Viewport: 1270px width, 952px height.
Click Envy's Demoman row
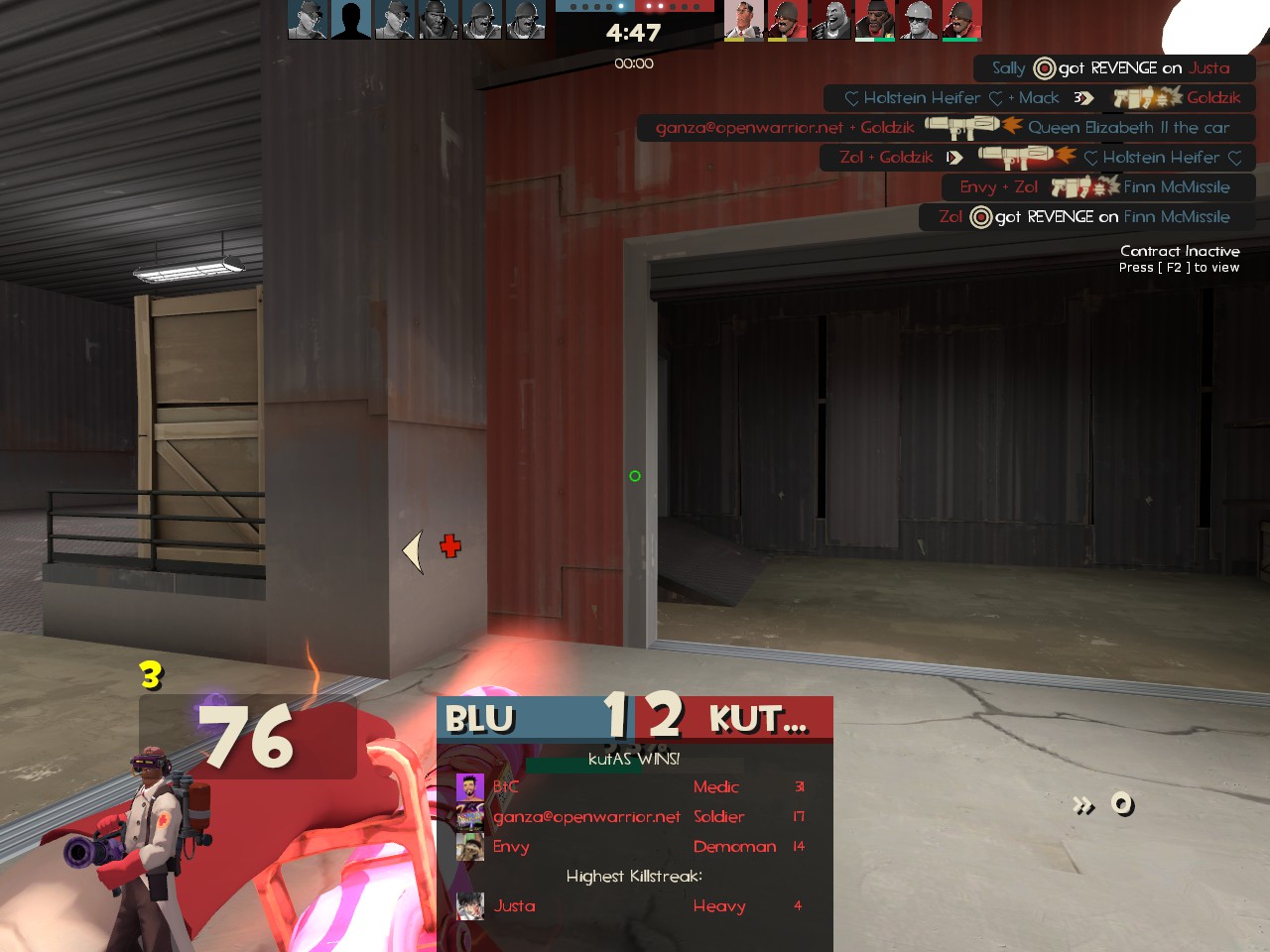(x=635, y=847)
